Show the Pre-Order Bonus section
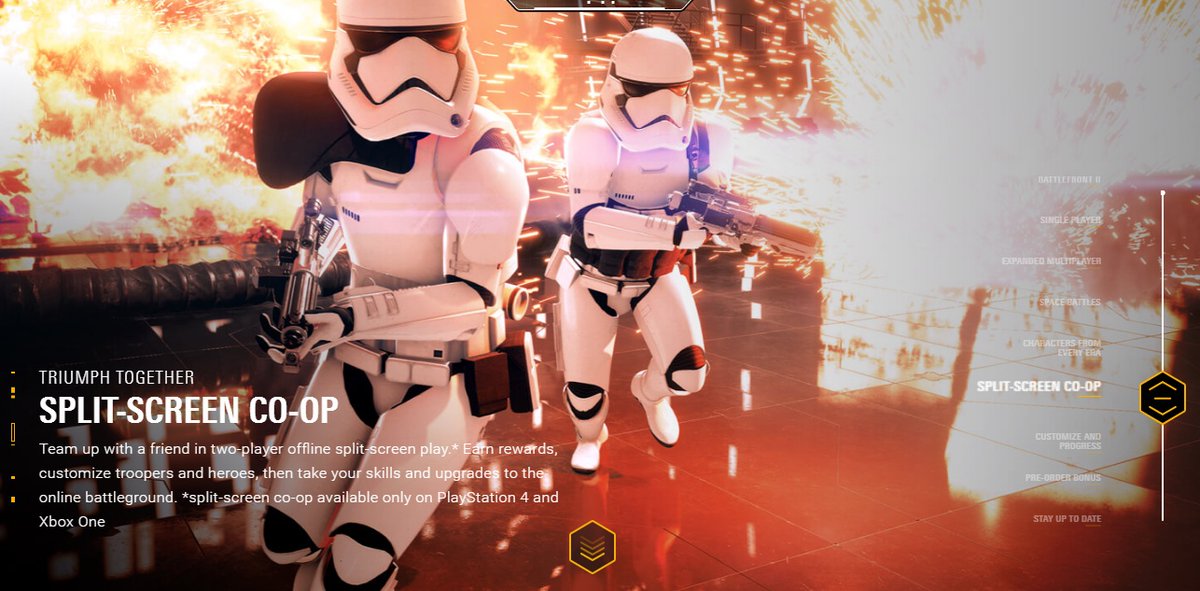This screenshot has width=1200, height=591. [1062, 478]
